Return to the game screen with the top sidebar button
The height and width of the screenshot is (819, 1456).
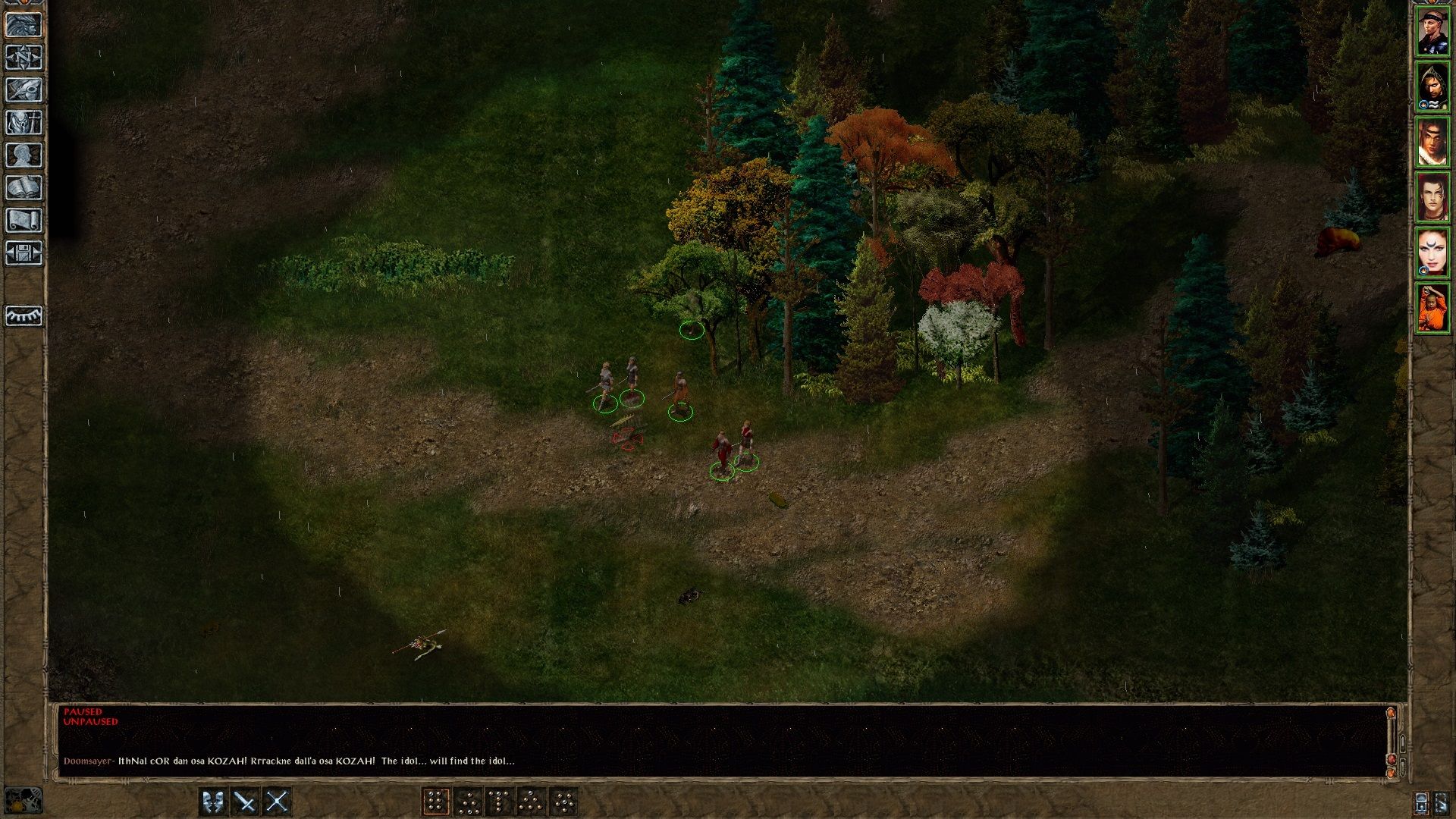[x=24, y=24]
